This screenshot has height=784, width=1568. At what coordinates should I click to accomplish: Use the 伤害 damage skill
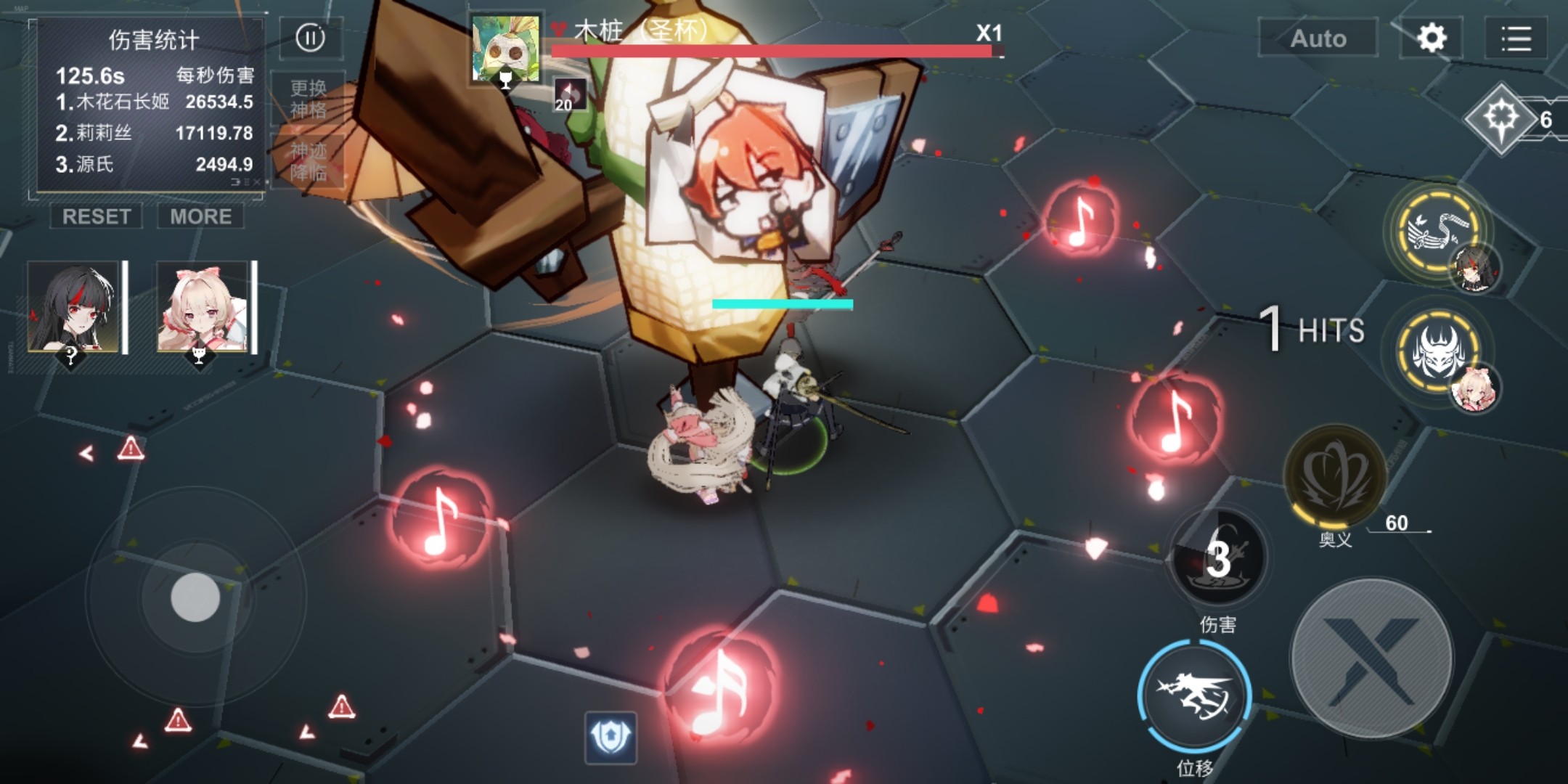[1218, 558]
